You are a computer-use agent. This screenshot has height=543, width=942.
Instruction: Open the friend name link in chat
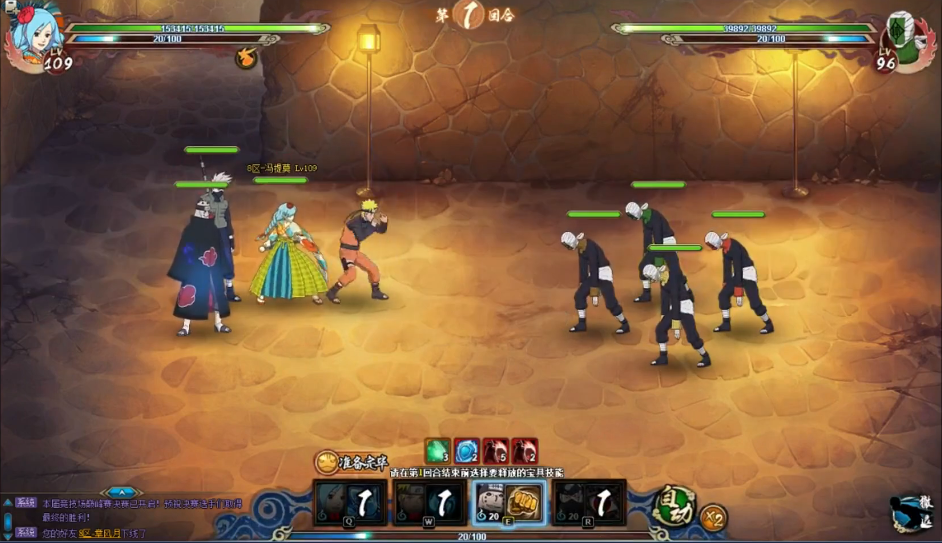click(100, 534)
